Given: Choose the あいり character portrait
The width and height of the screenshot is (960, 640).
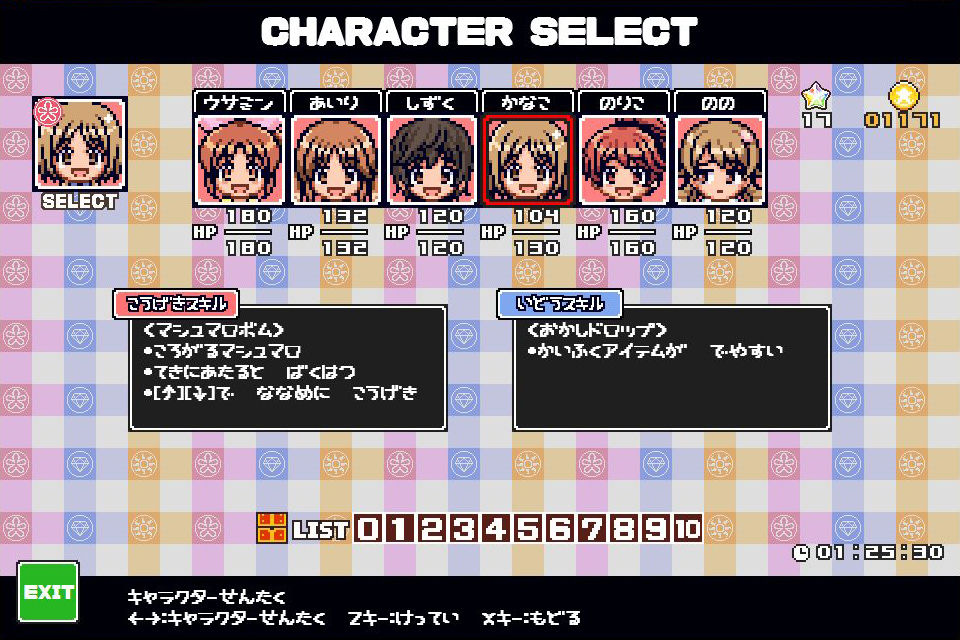Looking at the screenshot, I should point(336,159).
